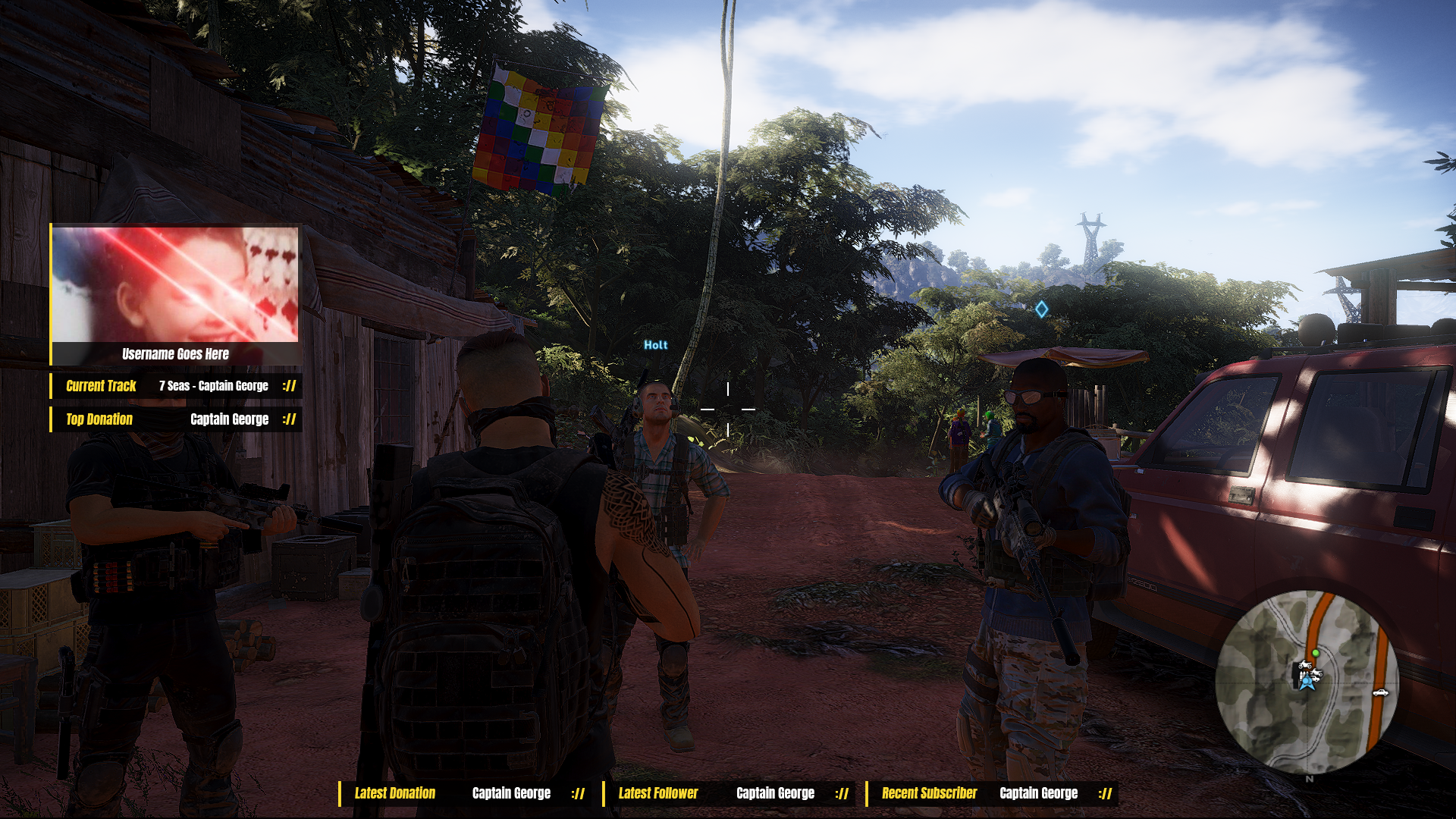Select the Latest Follower banner

(728, 793)
